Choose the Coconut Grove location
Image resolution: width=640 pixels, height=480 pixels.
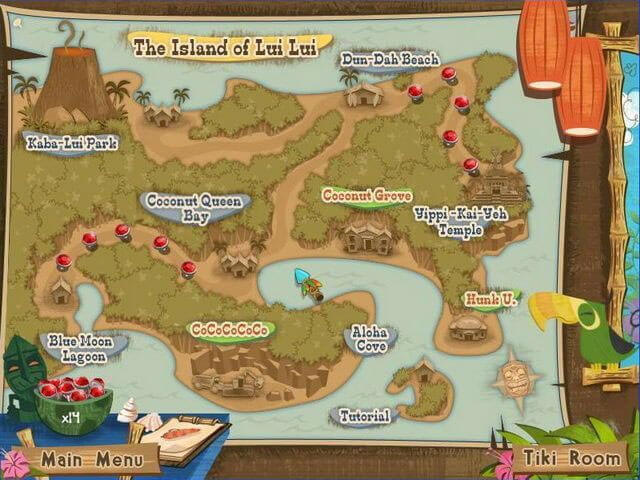(x=366, y=196)
